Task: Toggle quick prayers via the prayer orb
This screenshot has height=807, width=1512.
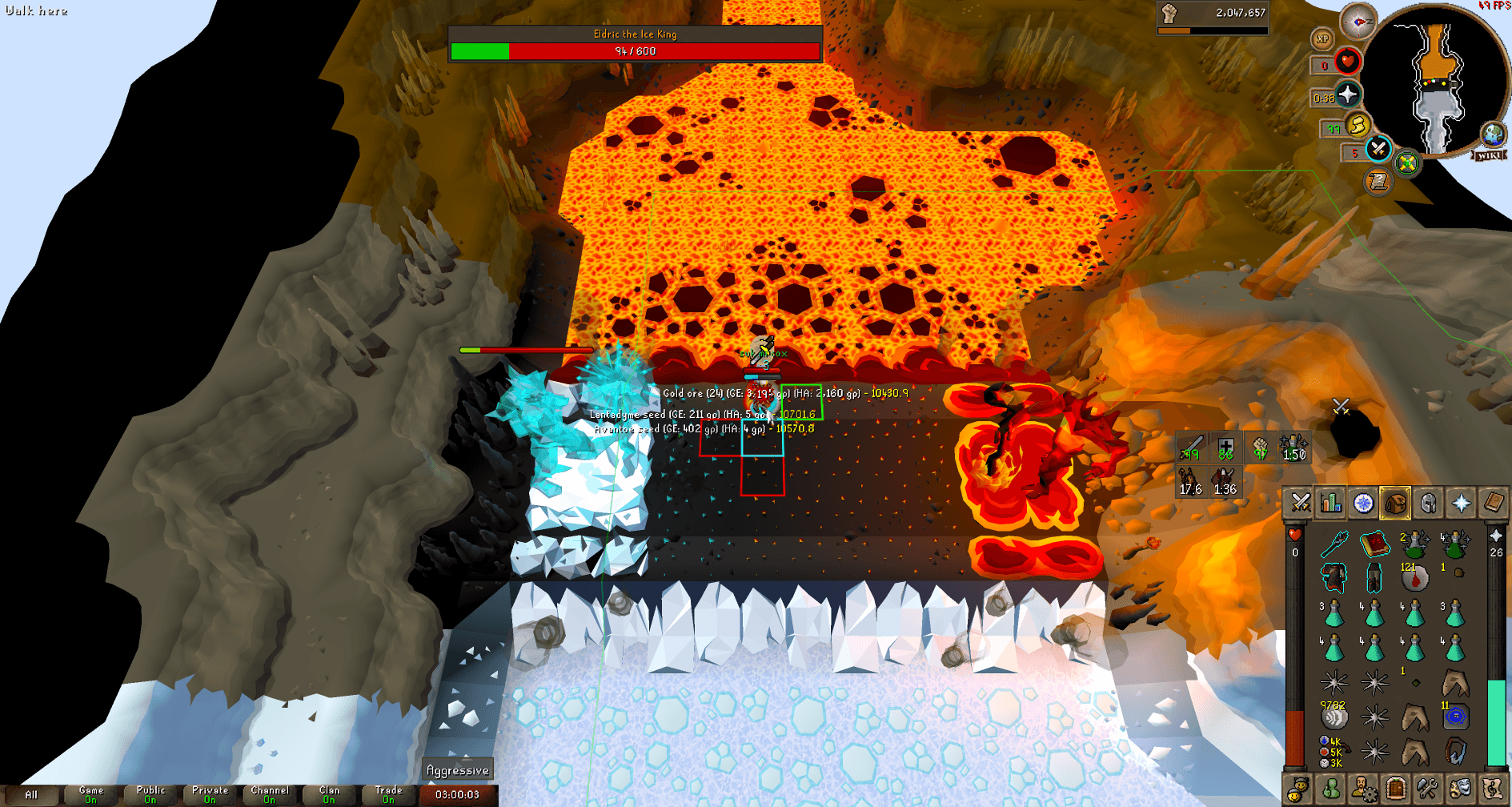Action: coord(1347,95)
